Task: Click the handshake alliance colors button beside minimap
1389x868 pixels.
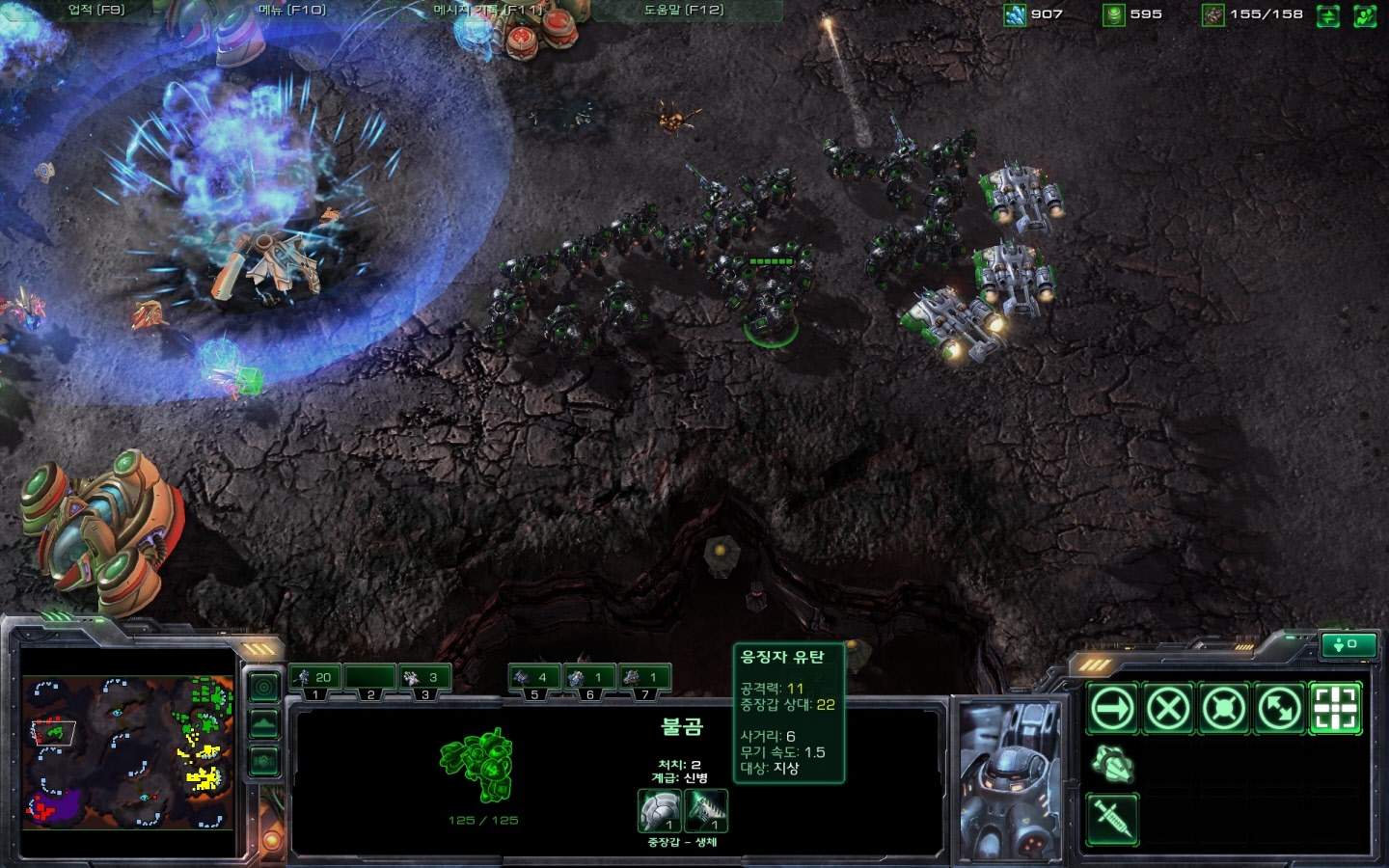Action: pos(264,762)
